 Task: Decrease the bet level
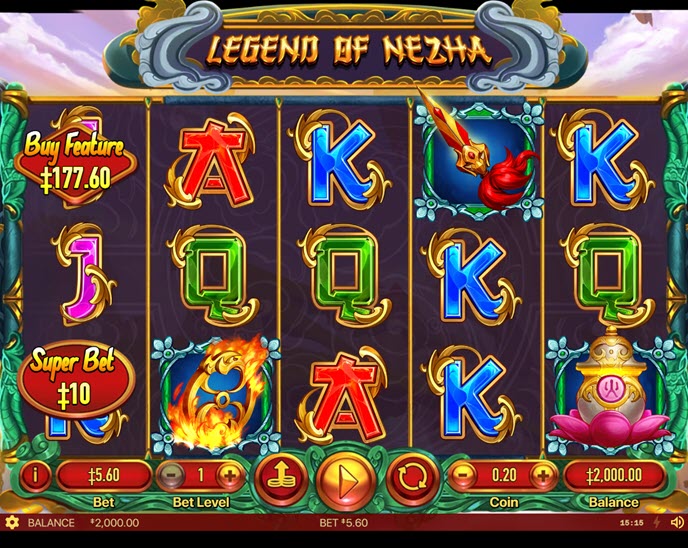(172, 475)
